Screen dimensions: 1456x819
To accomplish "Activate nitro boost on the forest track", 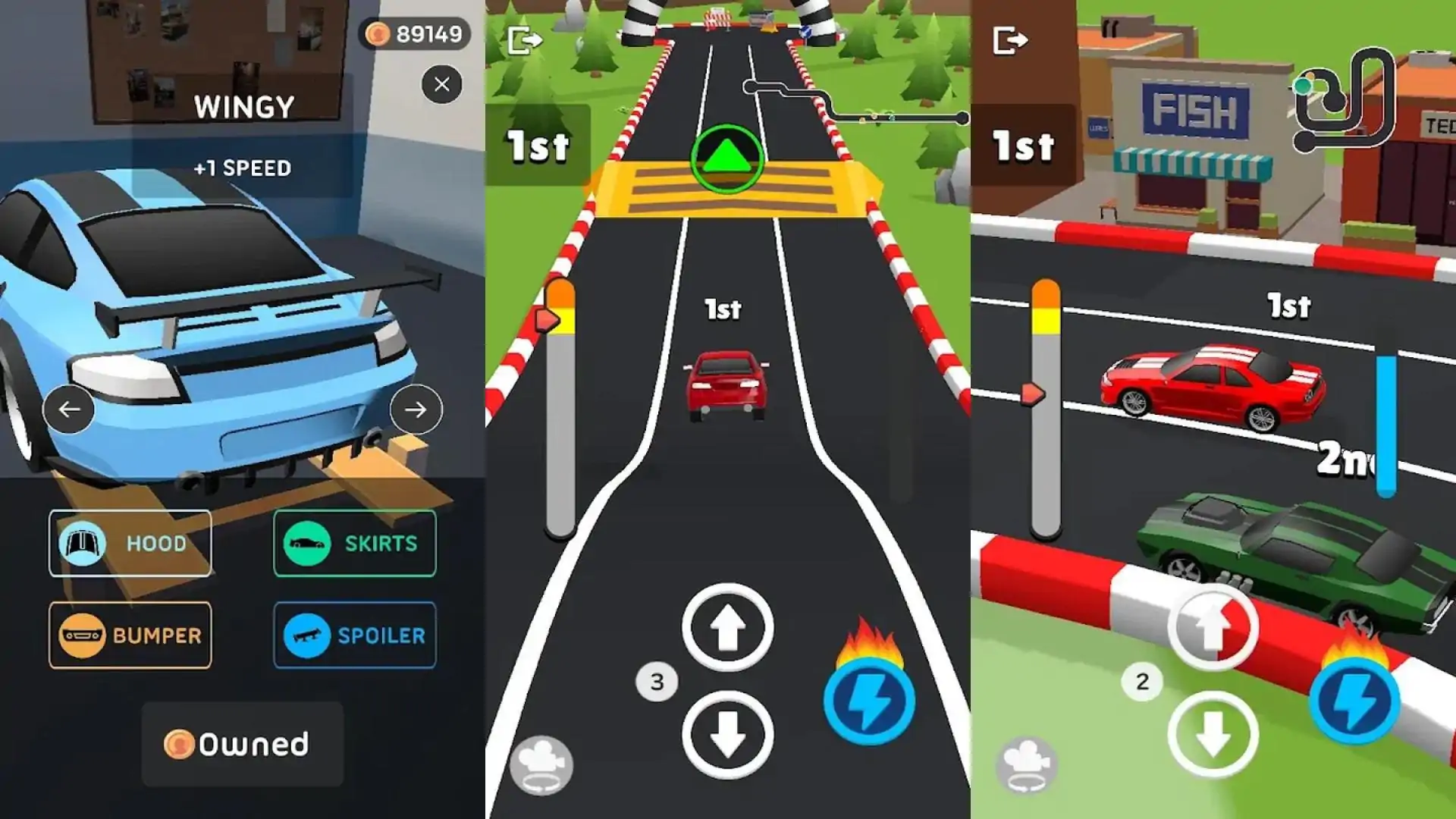I will pos(869,700).
